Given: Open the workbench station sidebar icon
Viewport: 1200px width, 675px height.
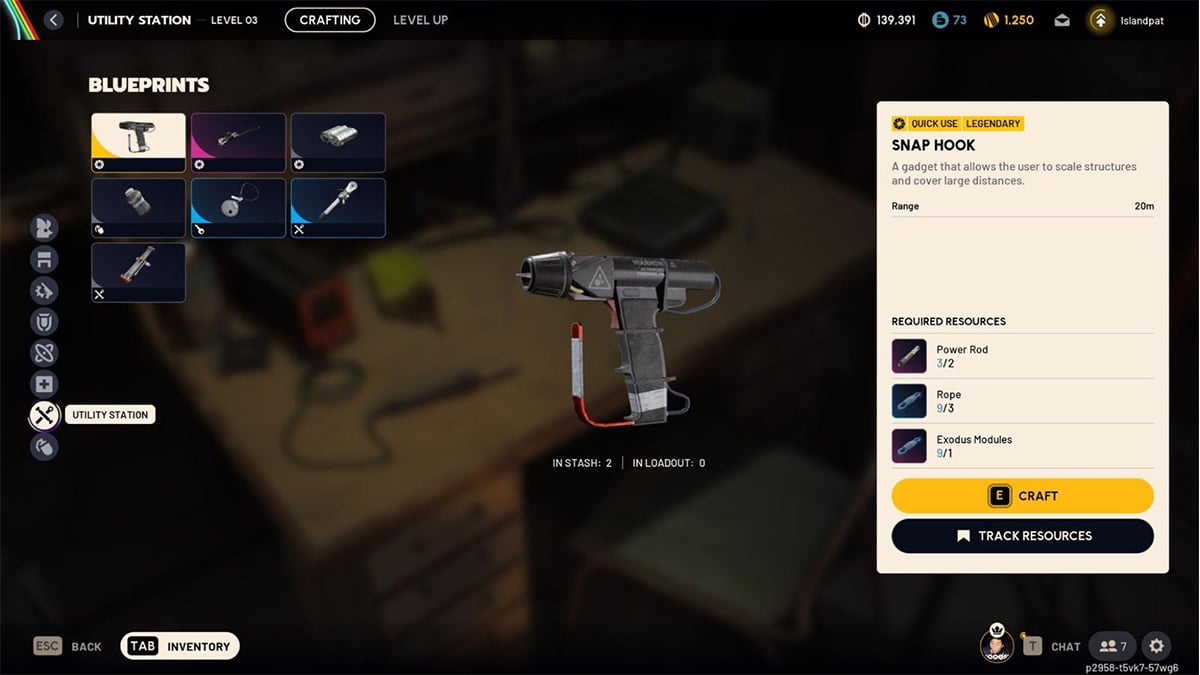Looking at the screenshot, I should [44, 260].
